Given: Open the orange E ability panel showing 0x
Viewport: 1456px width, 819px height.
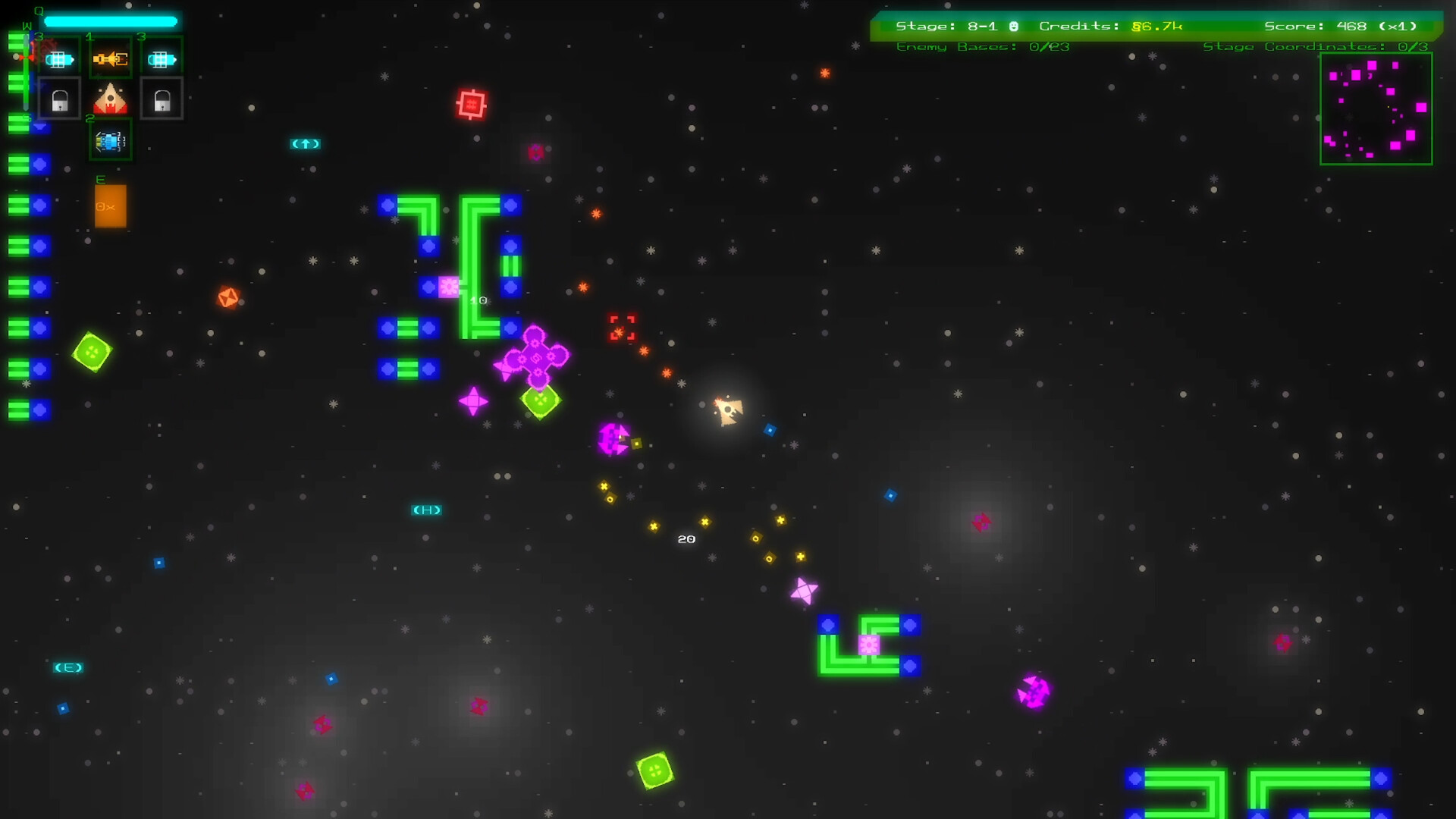Looking at the screenshot, I should click(x=110, y=206).
